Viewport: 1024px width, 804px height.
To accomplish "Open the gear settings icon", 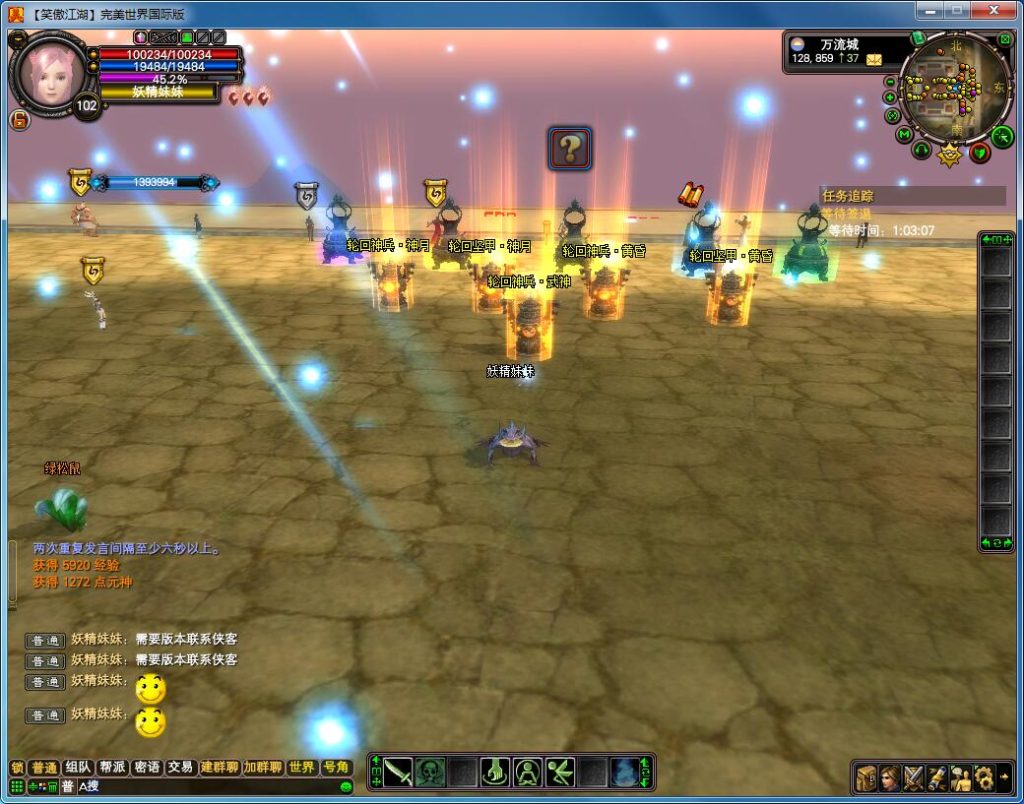I will (x=984, y=777).
